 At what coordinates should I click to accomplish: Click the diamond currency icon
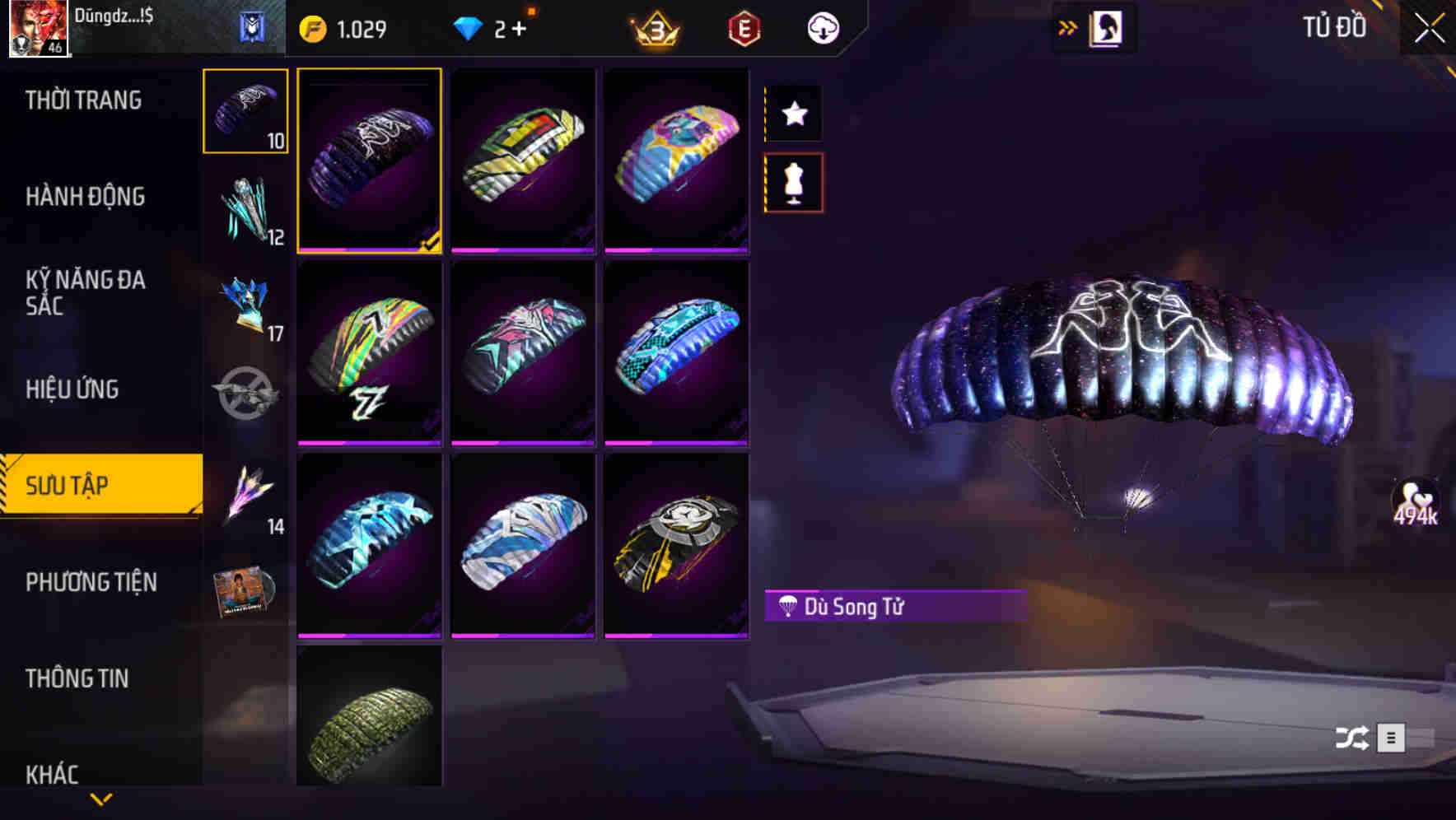tap(469, 27)
